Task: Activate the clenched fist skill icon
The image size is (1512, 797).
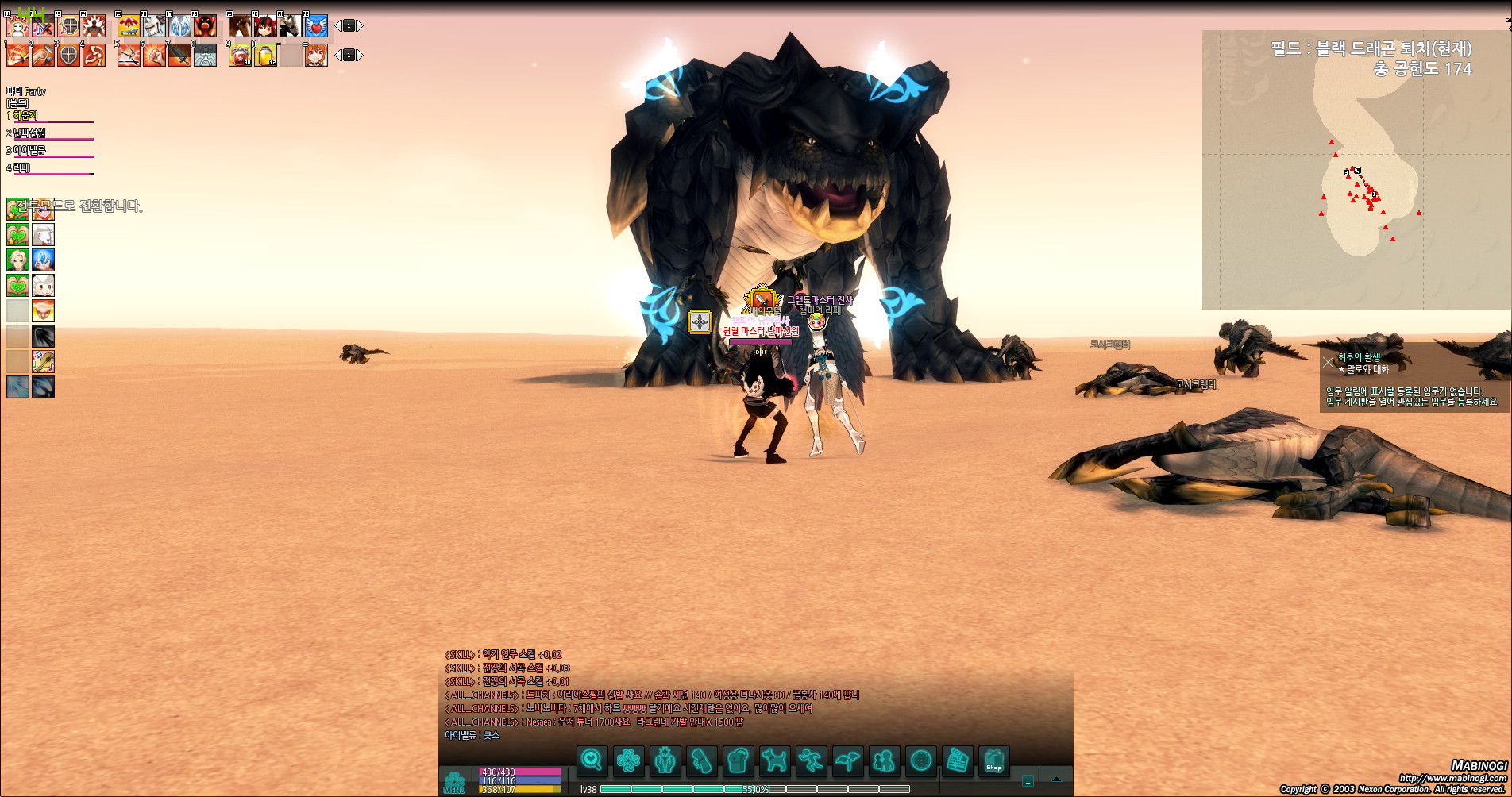Action: 154,56
